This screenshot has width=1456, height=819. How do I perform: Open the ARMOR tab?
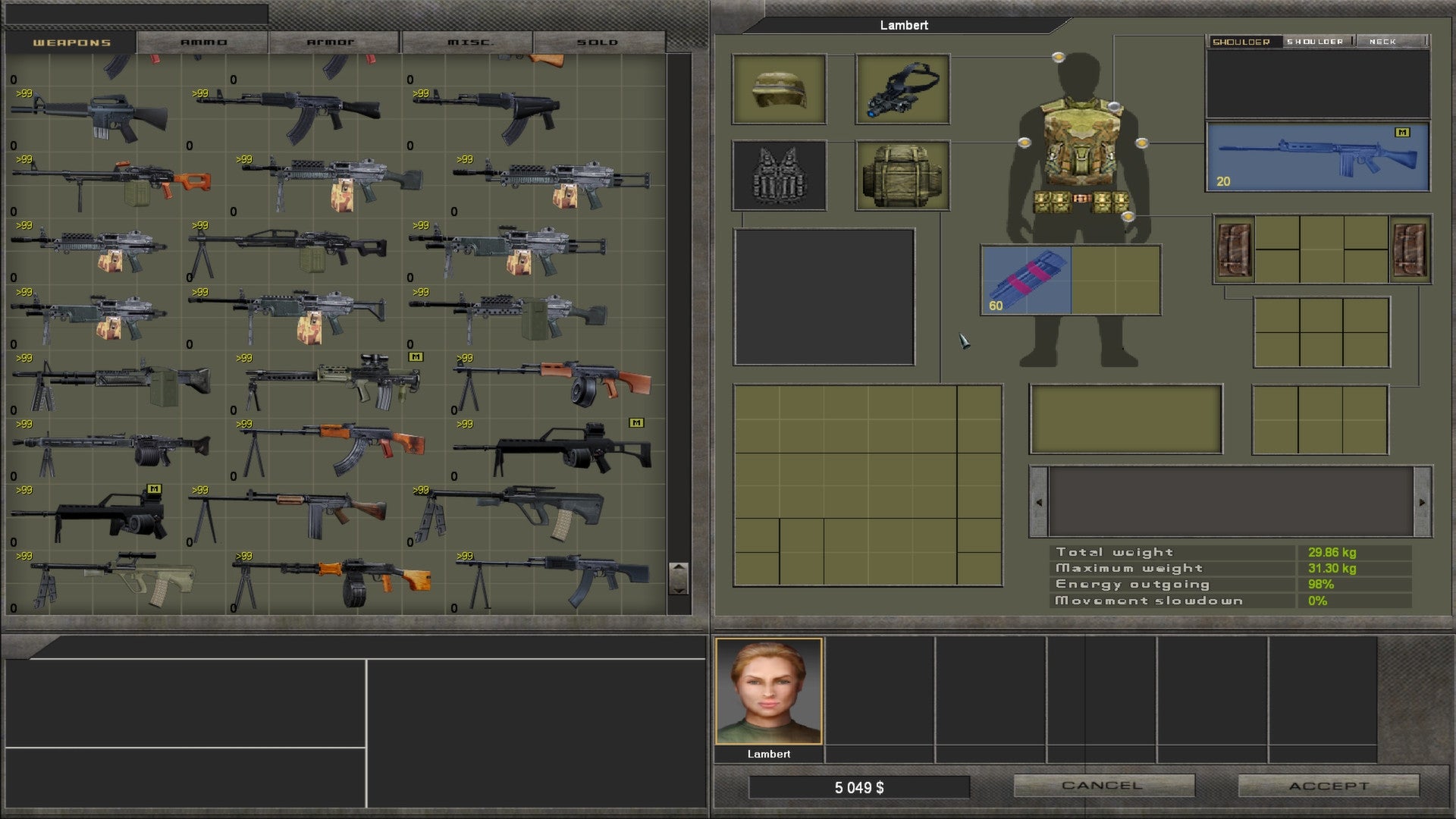[332, 42]
